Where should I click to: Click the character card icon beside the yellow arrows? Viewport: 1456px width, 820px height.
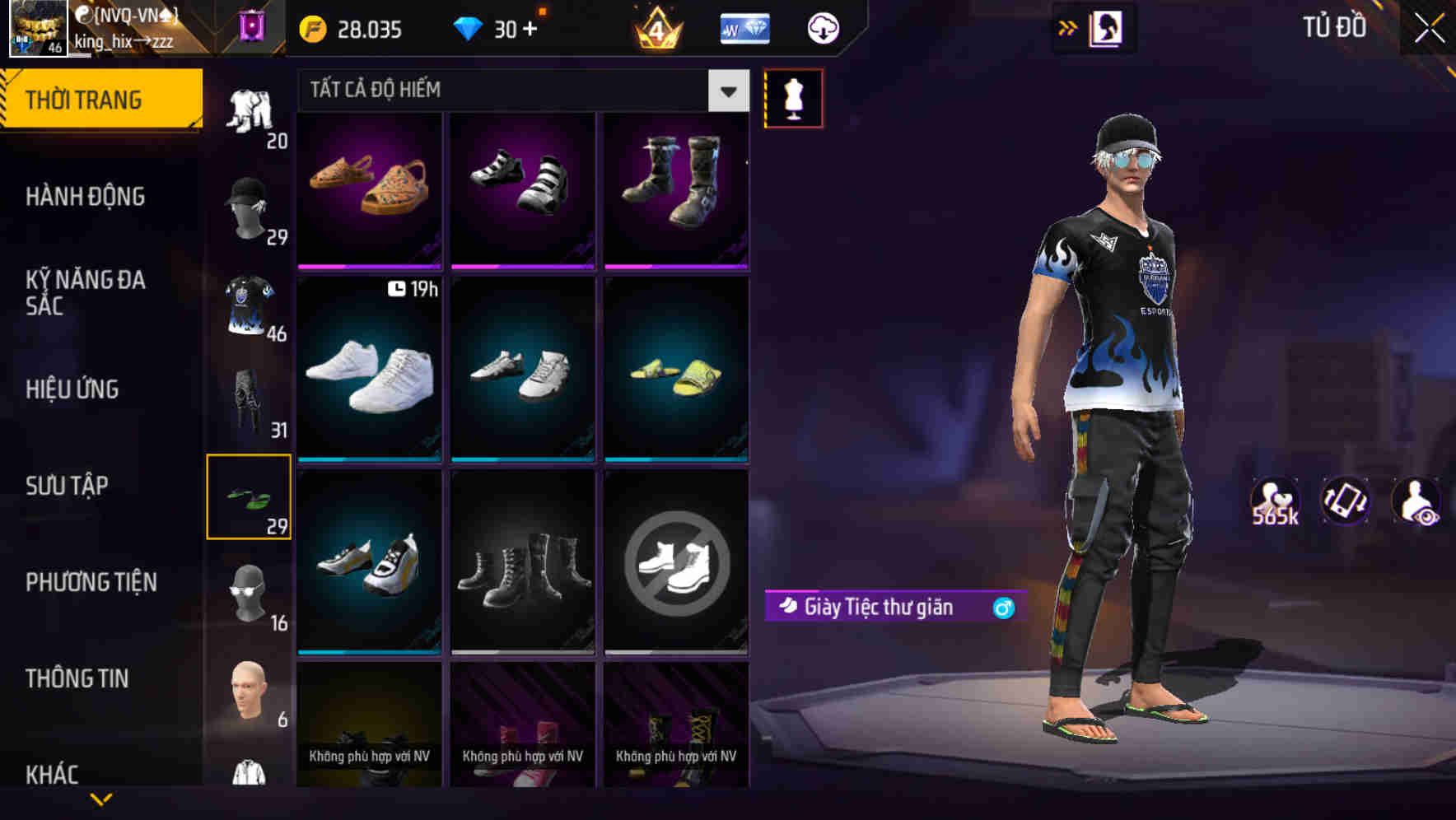coord(1108,27)
